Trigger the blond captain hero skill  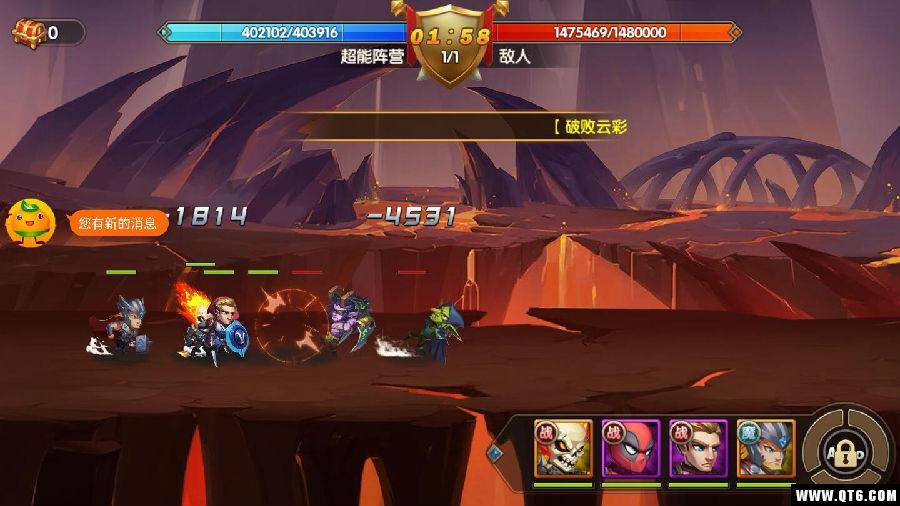pos(698,448)
